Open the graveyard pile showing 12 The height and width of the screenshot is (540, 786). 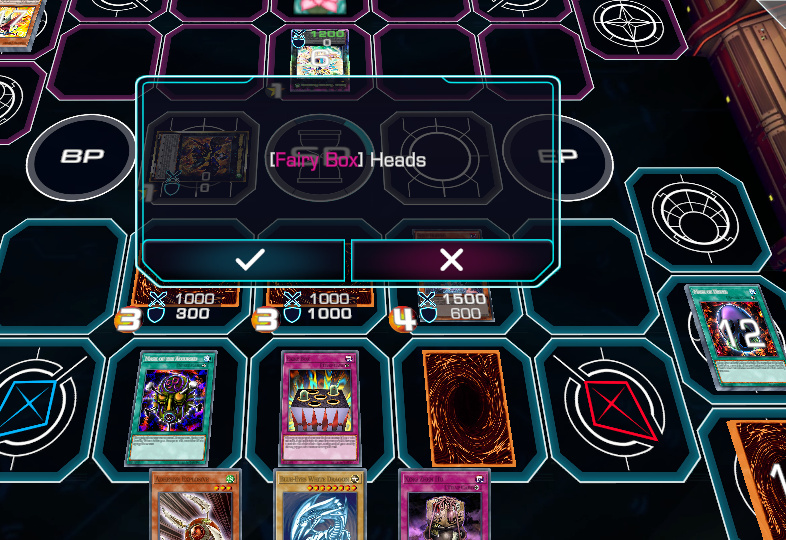[731, 333]
